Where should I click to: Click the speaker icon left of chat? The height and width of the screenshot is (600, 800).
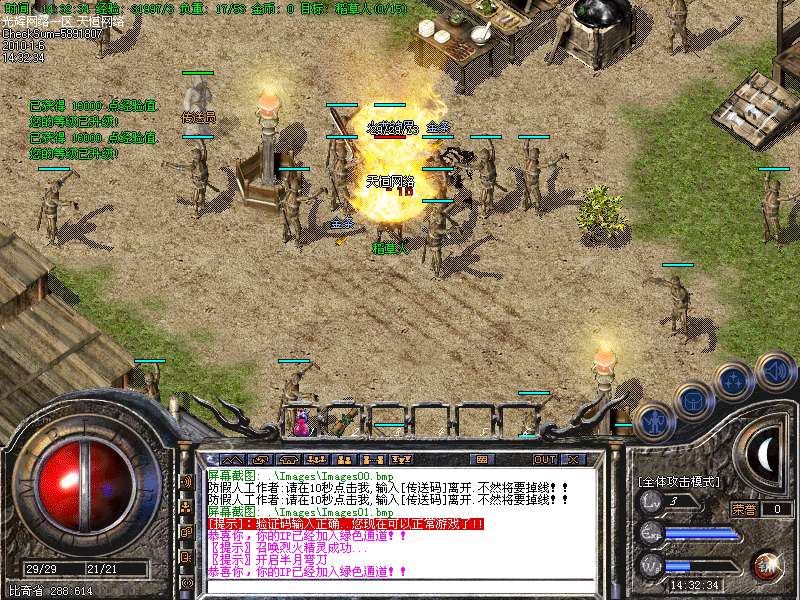point(187,482)
